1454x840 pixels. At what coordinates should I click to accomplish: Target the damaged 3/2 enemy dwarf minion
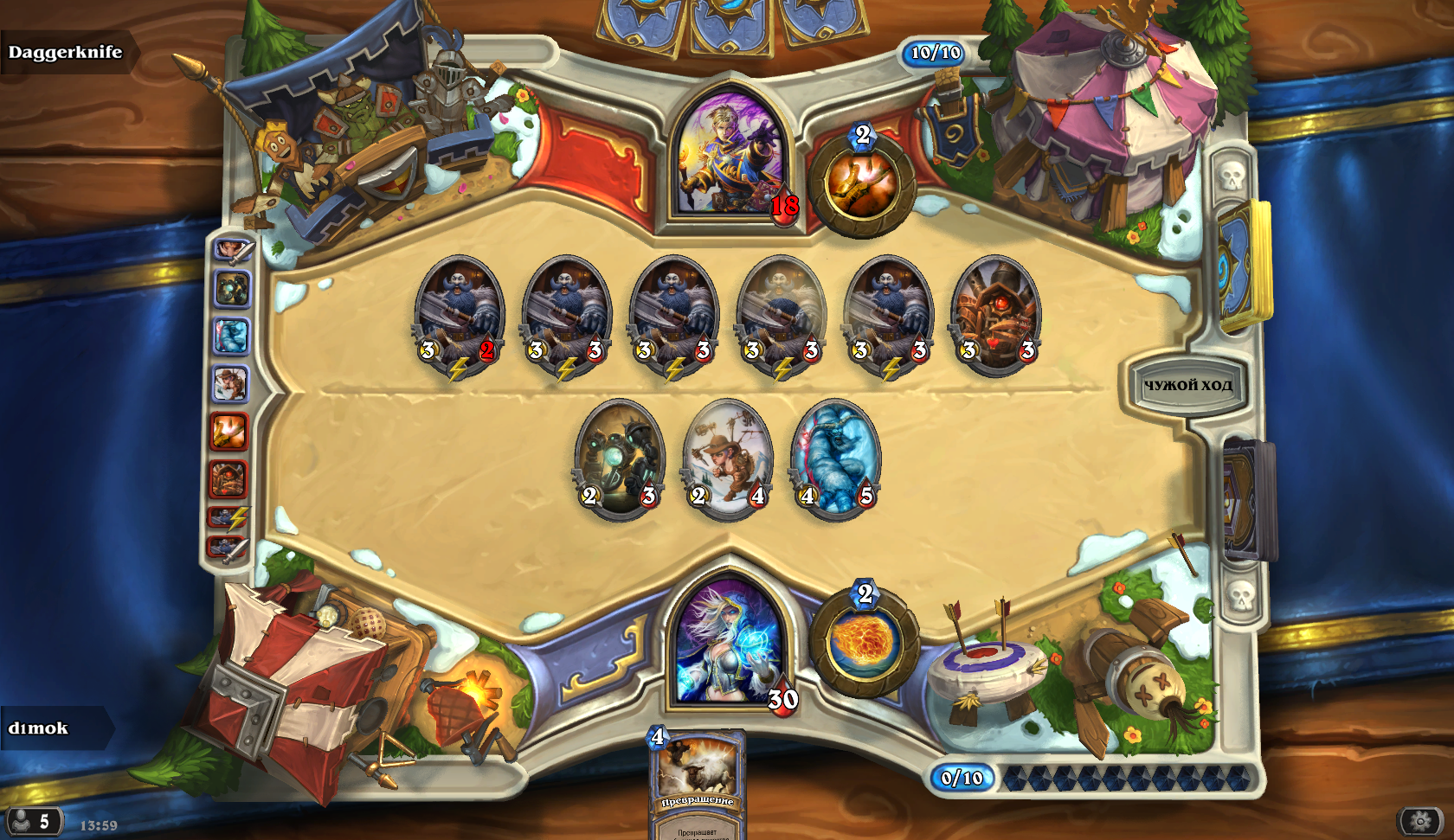coord(459,311)
